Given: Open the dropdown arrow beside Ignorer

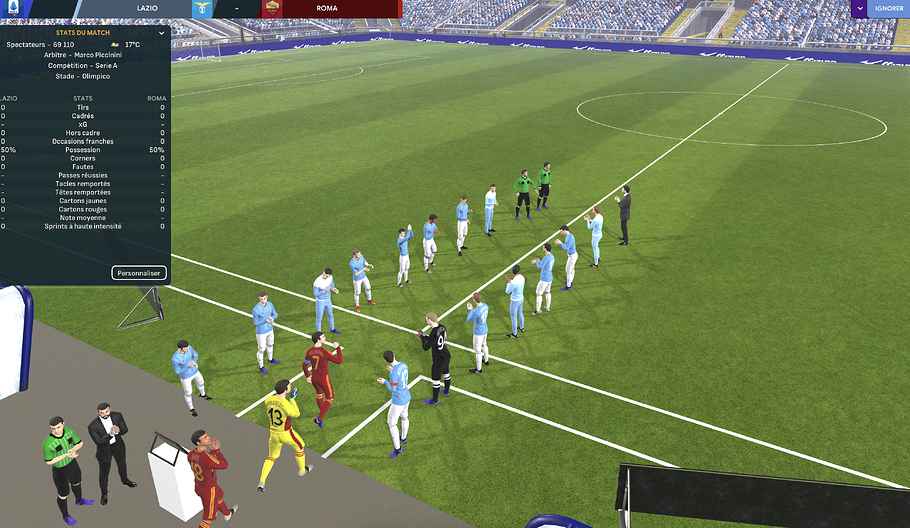Looking at the screenshot, I should click(859, 8).
